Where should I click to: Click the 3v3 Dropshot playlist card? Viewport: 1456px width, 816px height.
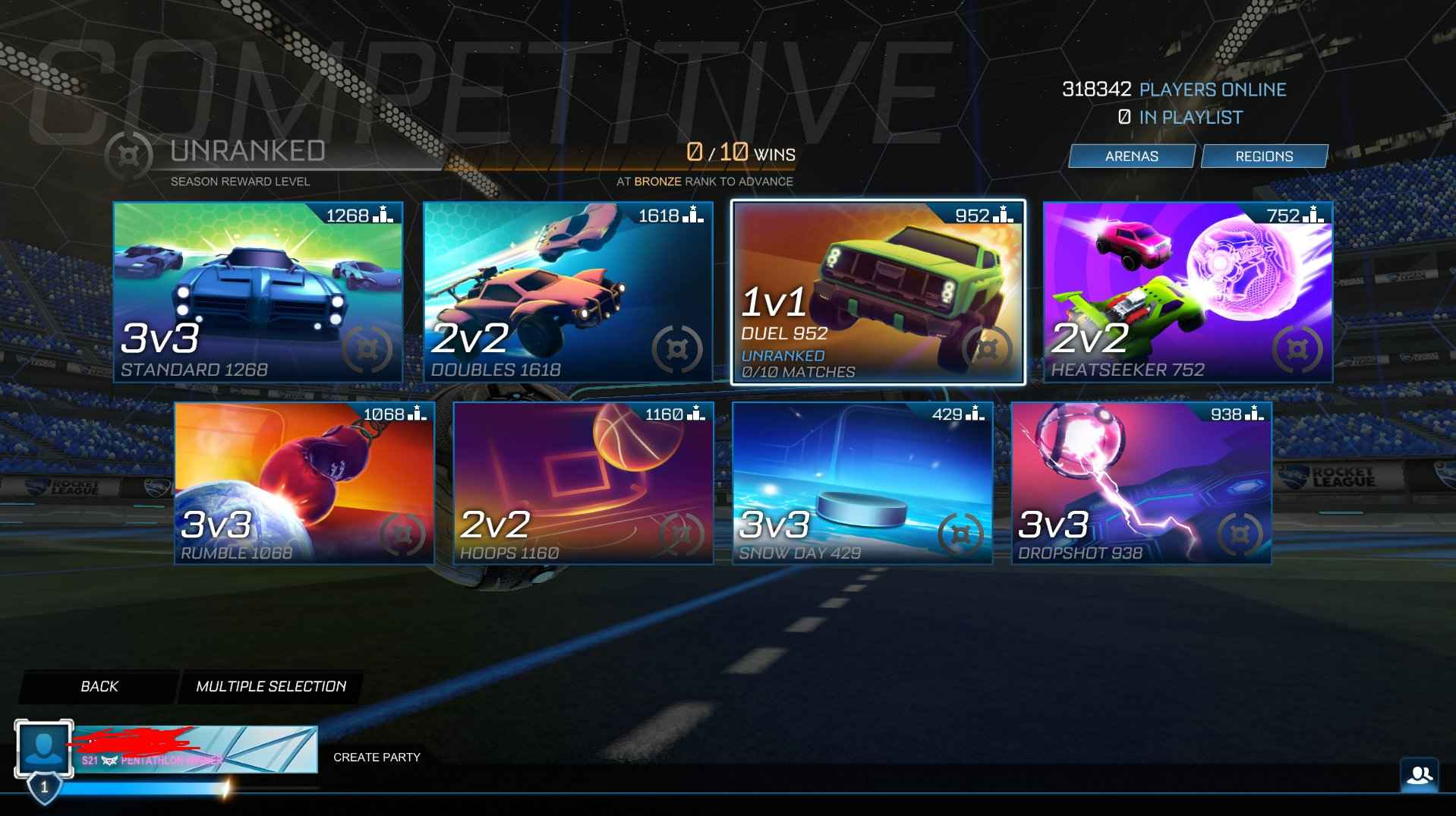tap(1141, 484)
